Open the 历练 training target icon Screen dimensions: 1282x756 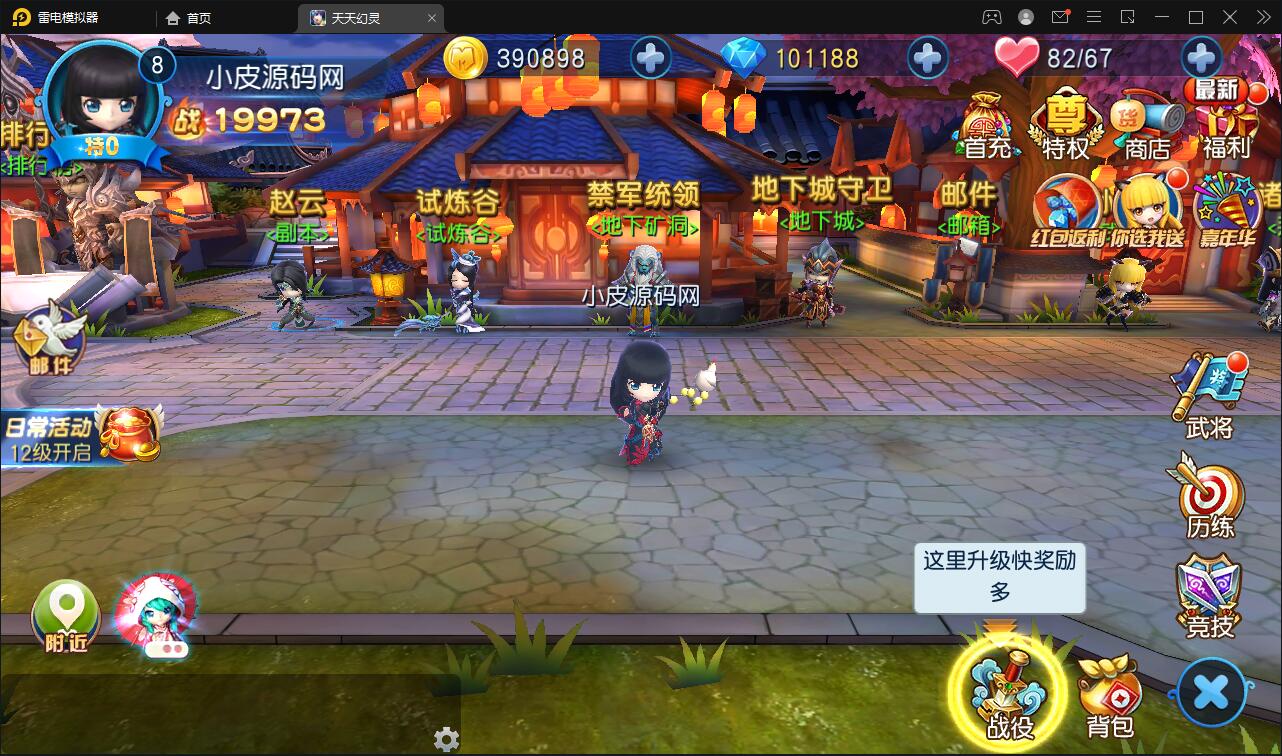tap(1210, 495)
